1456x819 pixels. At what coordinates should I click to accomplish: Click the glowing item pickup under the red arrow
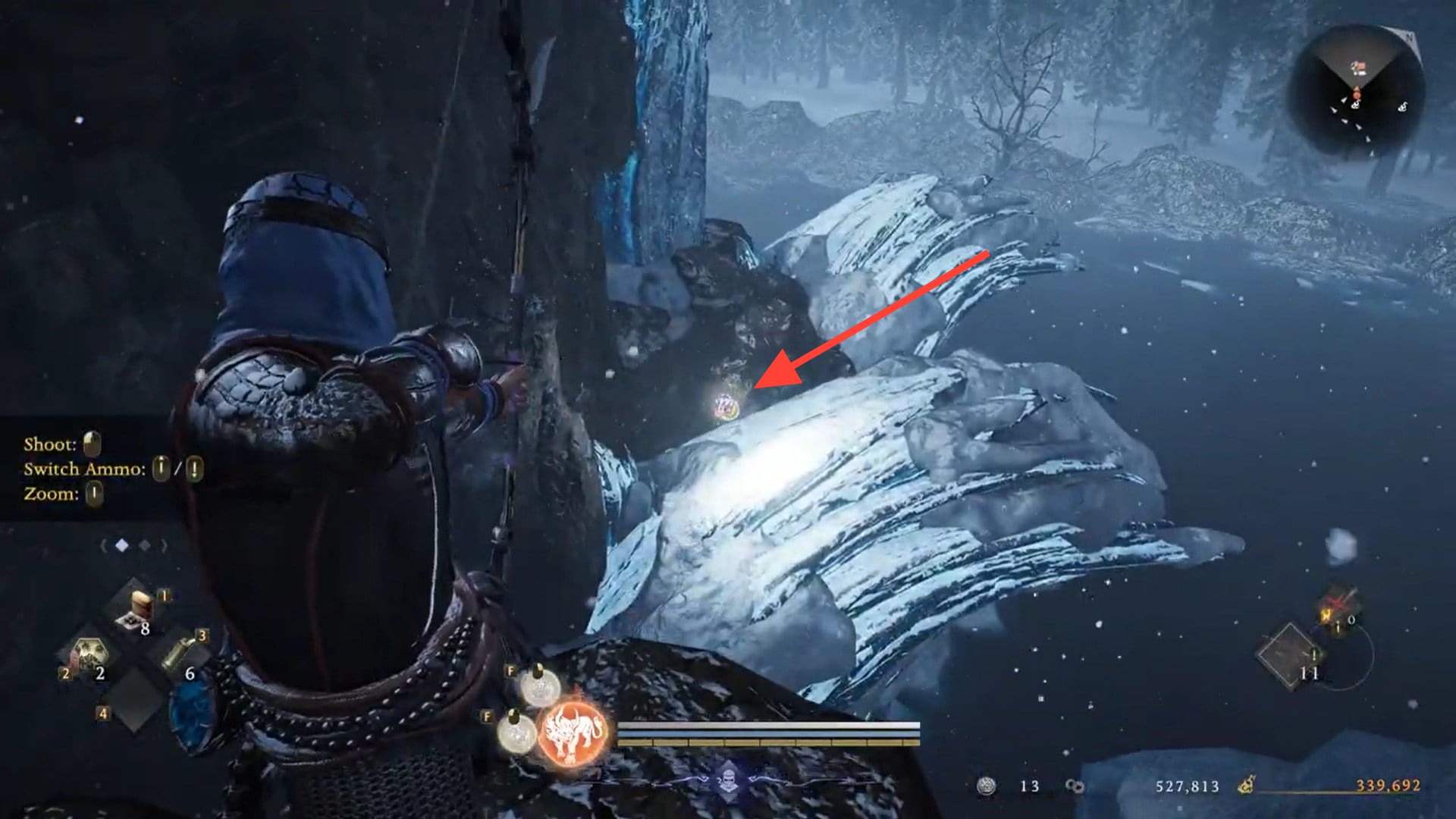click(726, 407)
